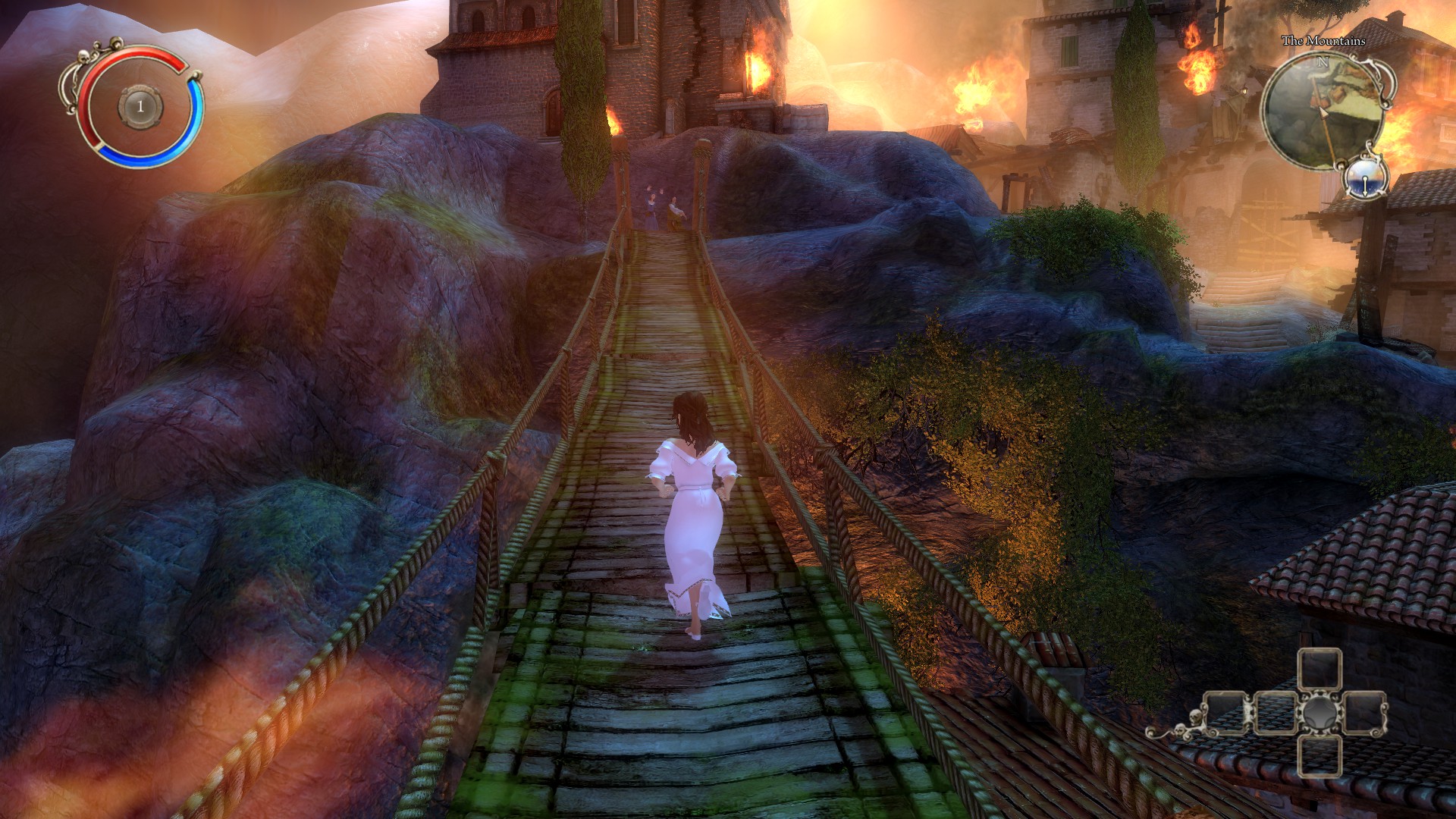Select the bottom slot of the quick-slot cross

(x=1320, y=756)
